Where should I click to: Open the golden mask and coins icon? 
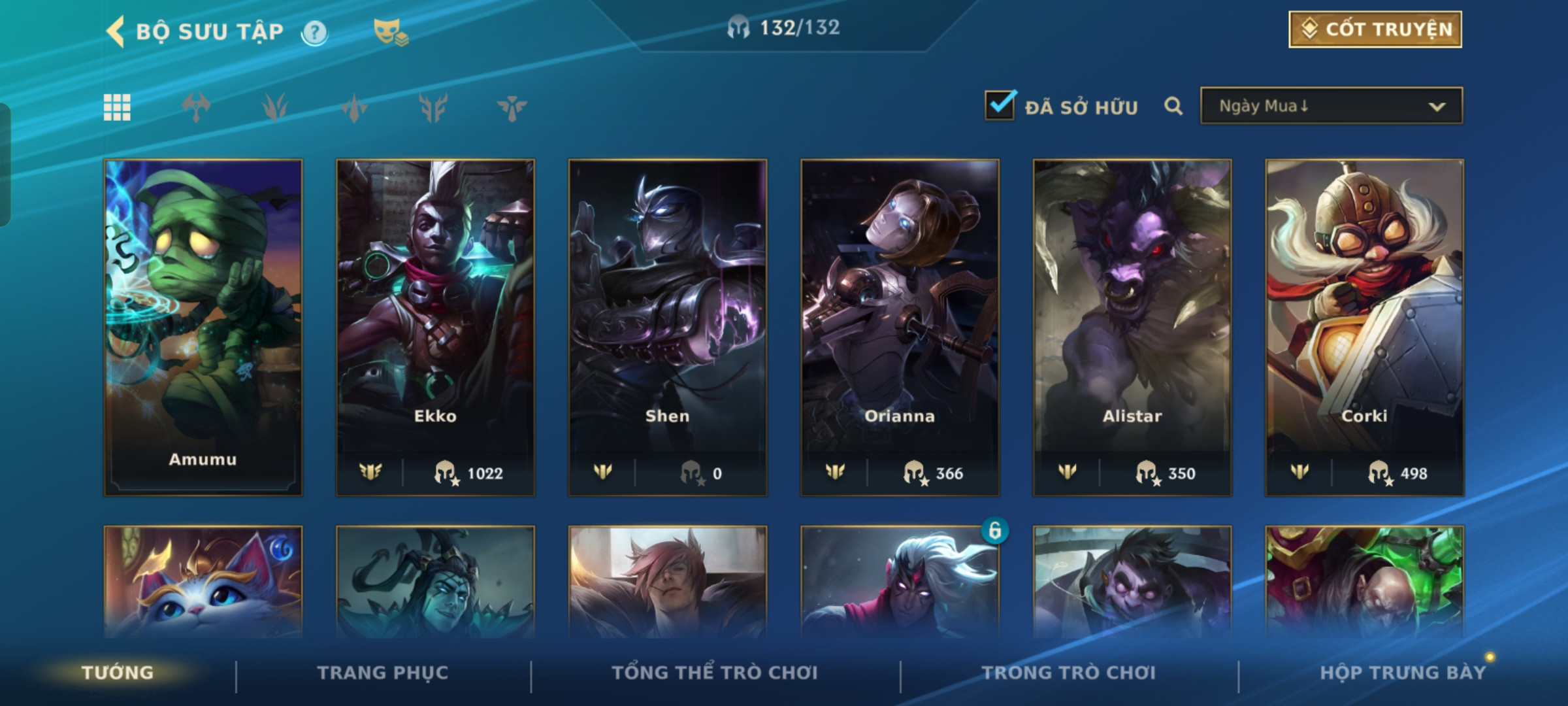pos(390,32)
